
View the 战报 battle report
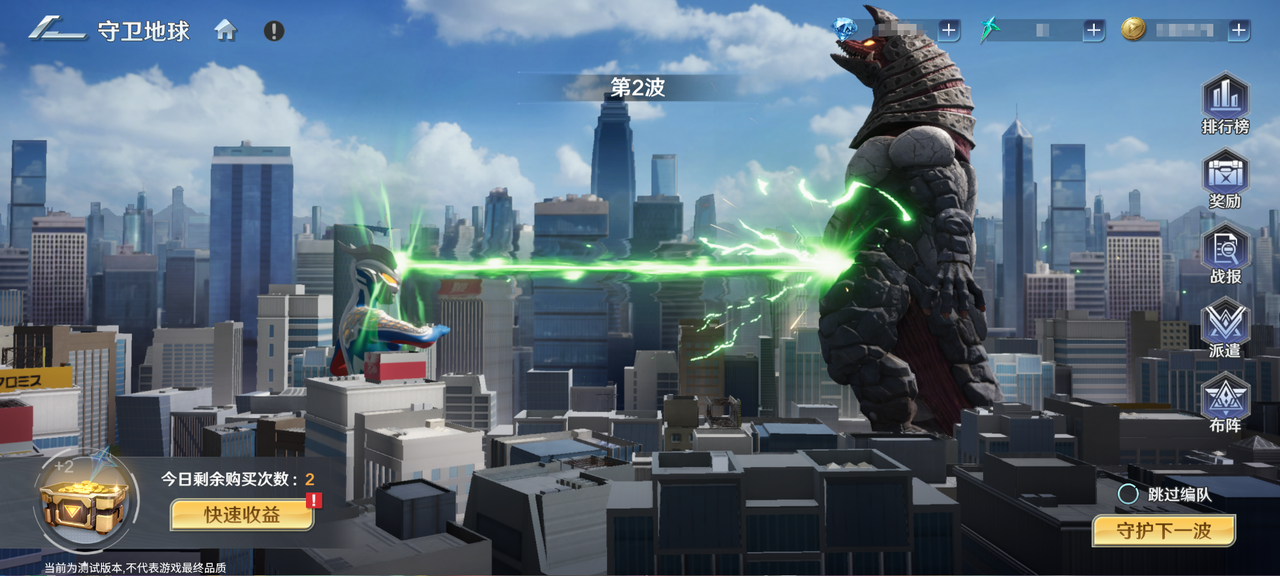[x=1225, y=255]
